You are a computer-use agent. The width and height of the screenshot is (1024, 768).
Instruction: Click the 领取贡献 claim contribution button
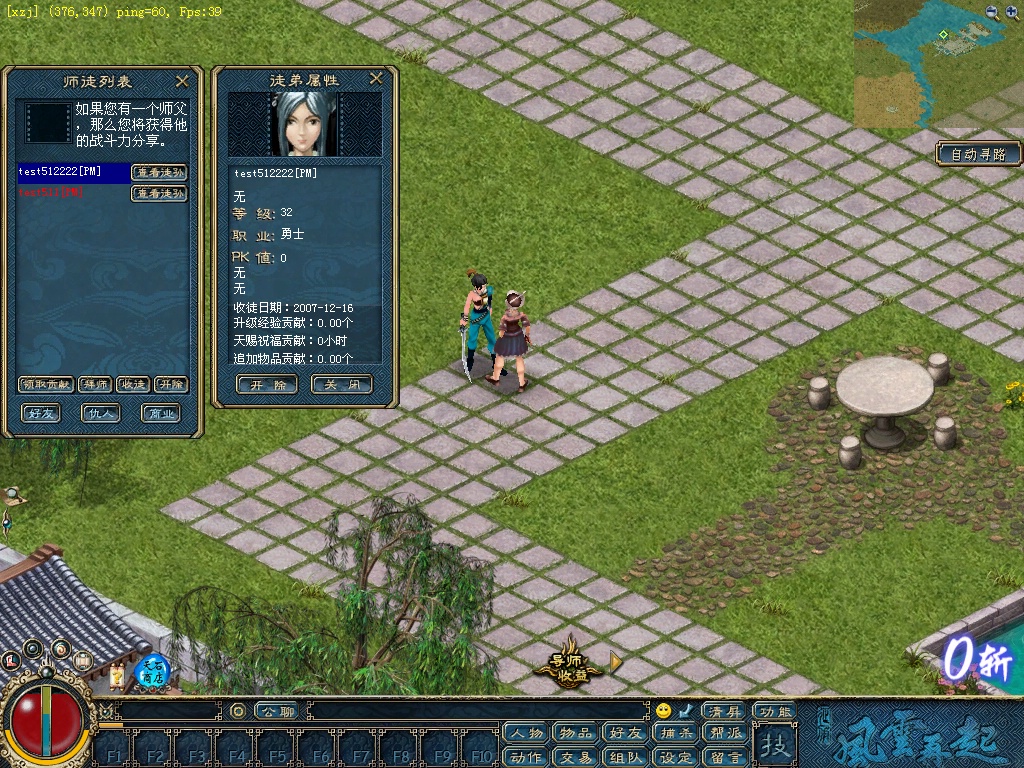46,384
